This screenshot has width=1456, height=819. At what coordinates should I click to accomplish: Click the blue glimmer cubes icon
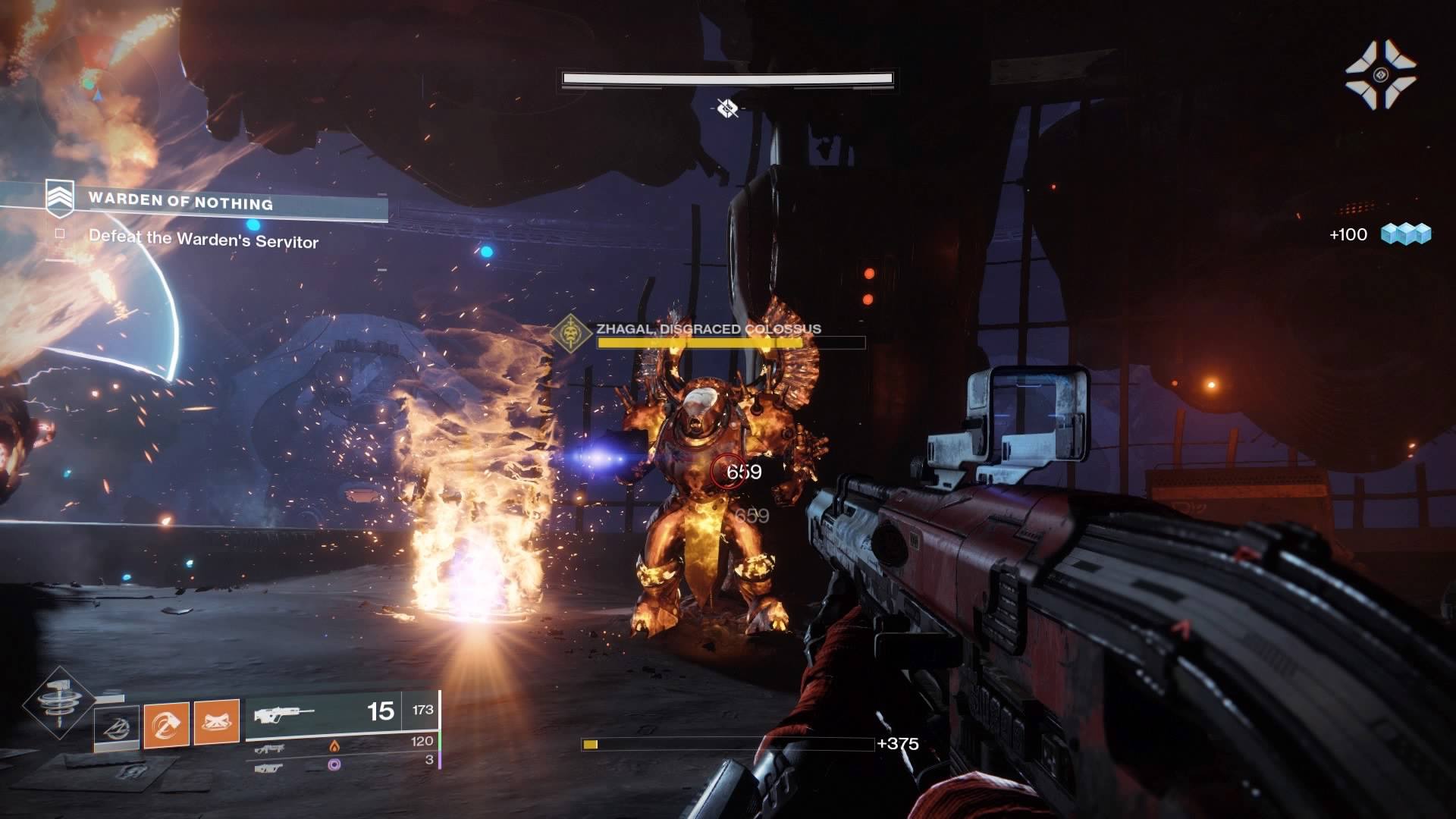[1405, 234]
